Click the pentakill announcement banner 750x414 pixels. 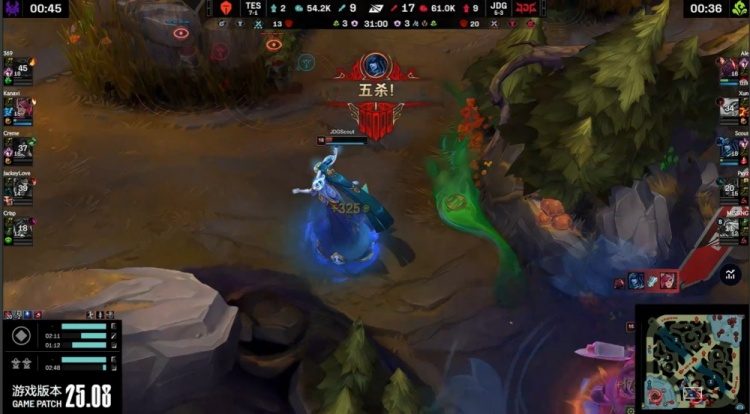[375, 95]
